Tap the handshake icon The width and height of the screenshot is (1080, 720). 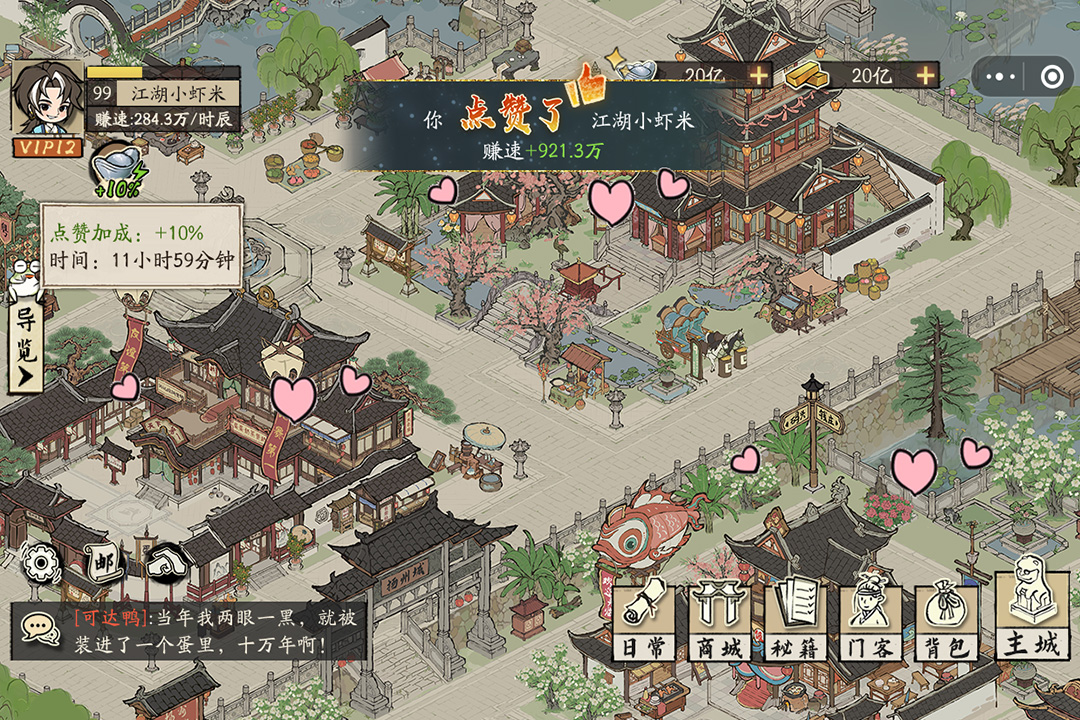[x=164, y=562]
